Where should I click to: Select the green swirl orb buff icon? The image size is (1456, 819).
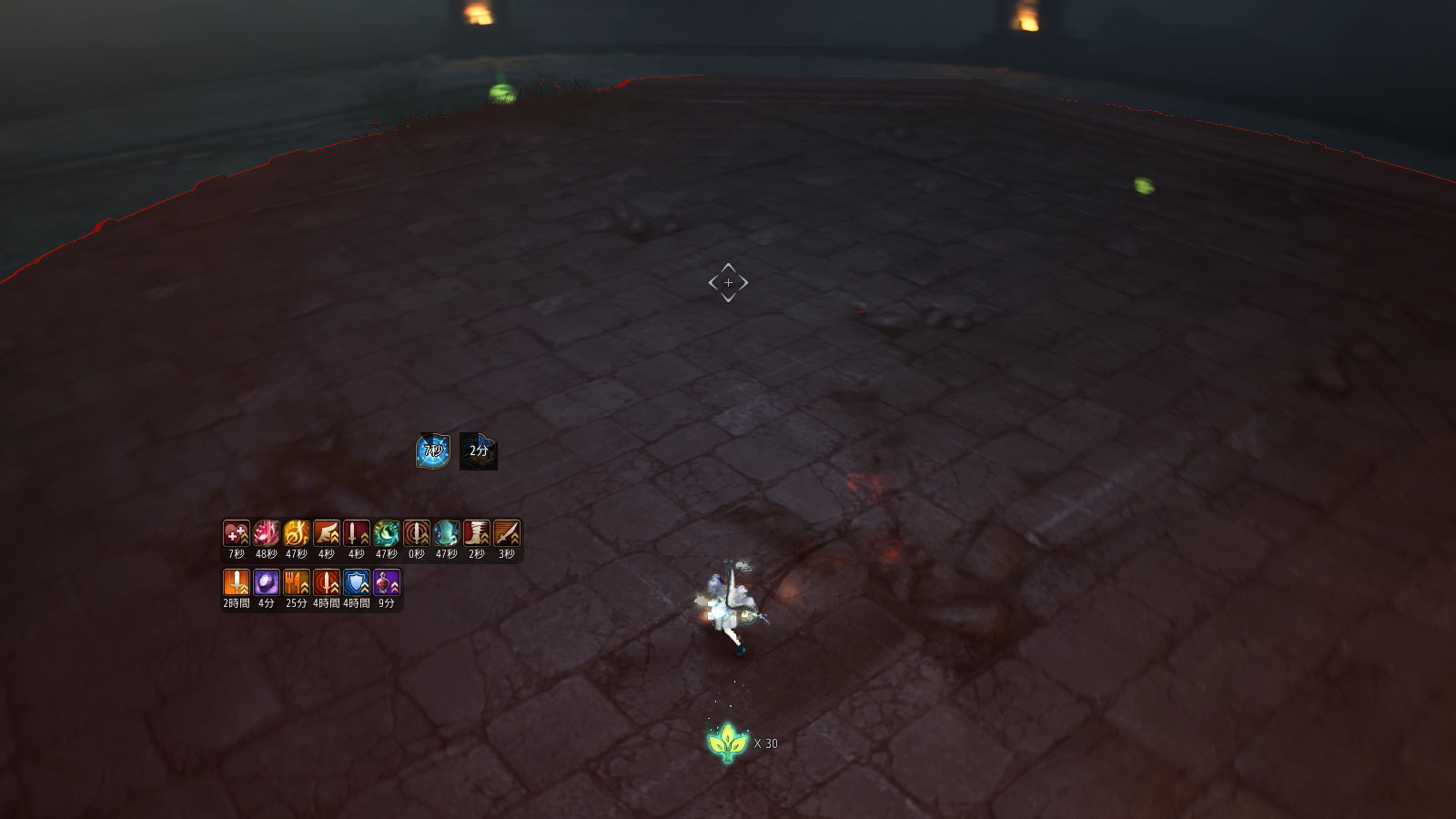[387, 533]
